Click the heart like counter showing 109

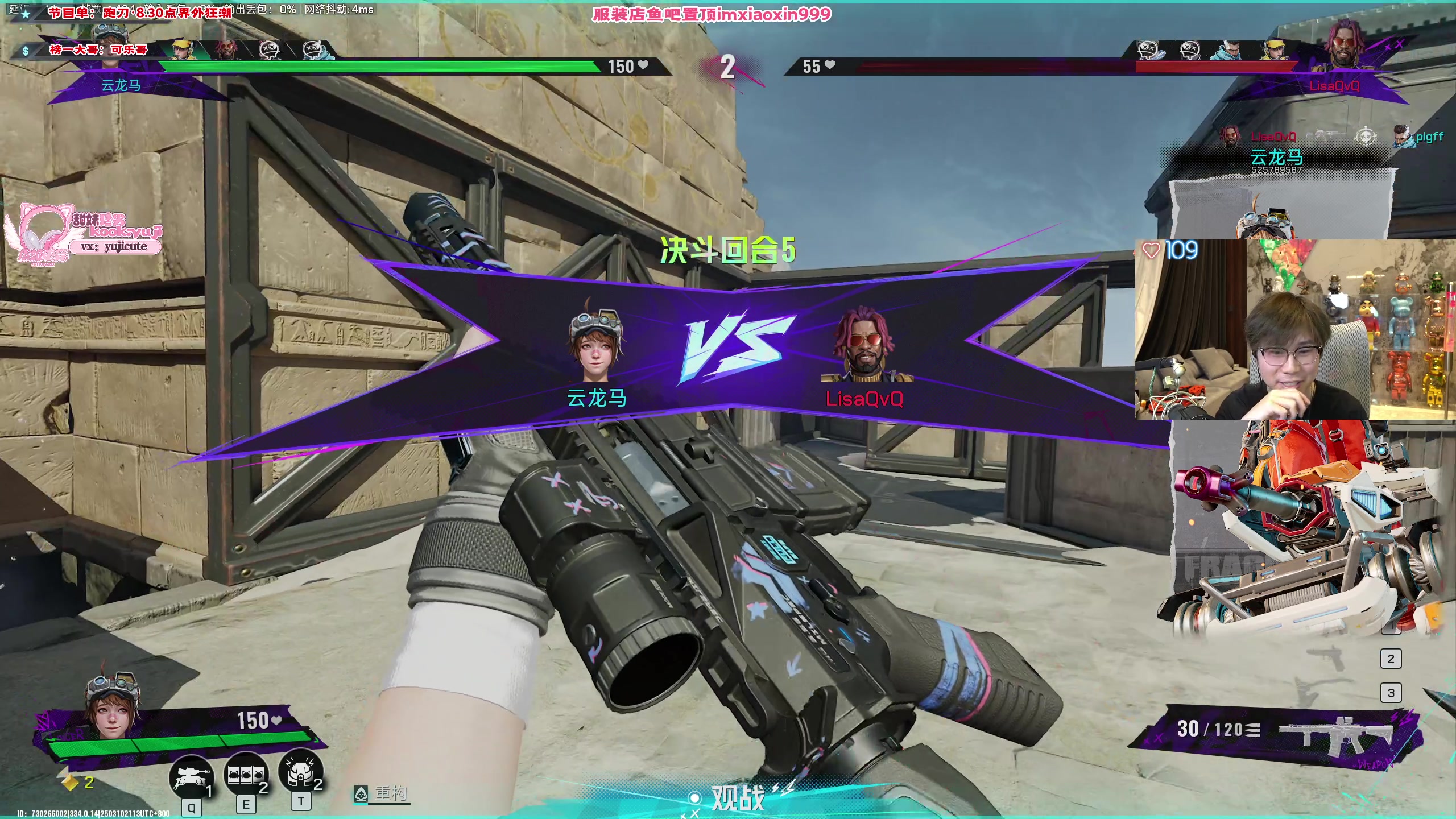coord(1173,250)
